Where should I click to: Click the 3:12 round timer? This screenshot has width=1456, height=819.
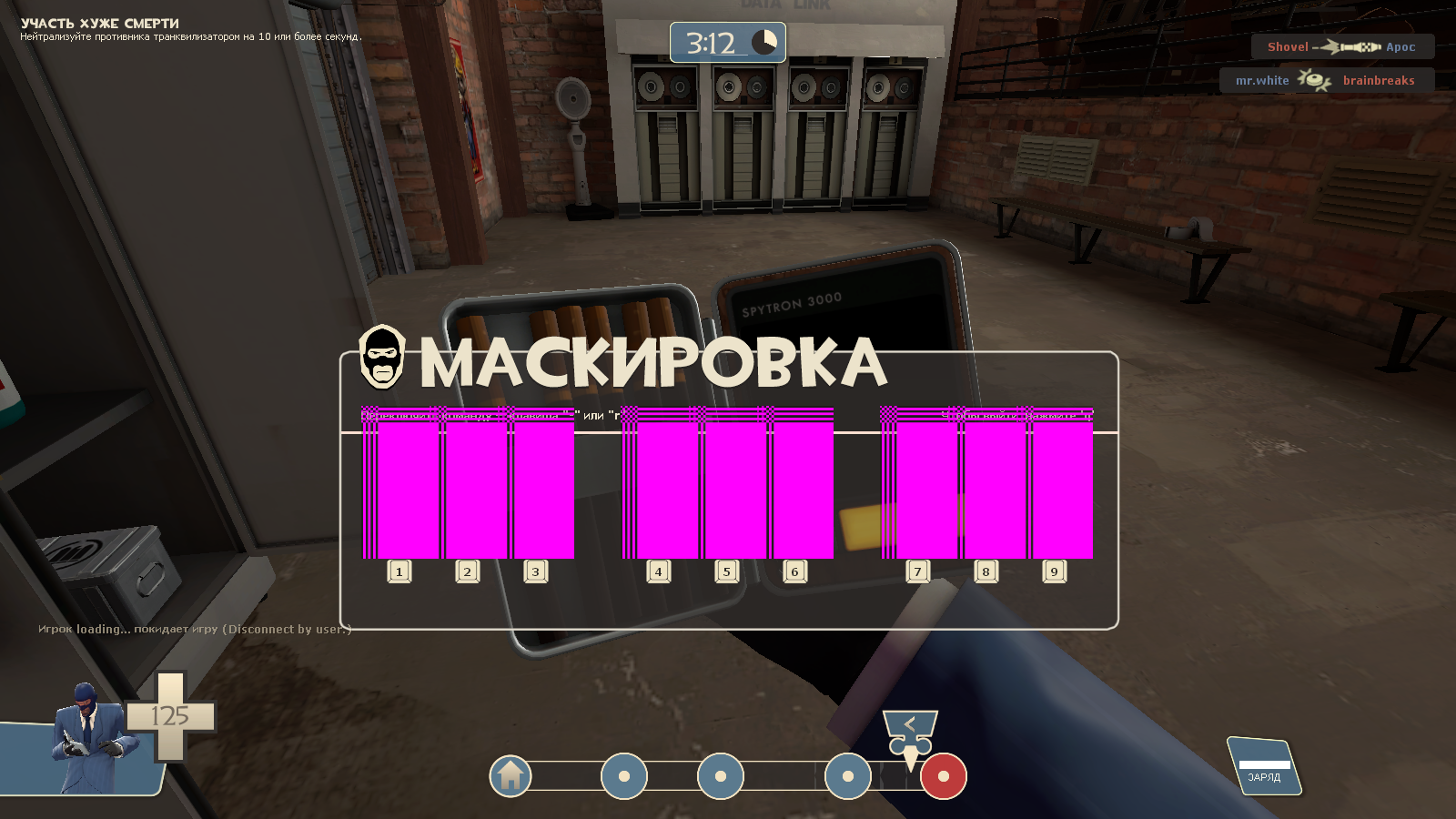click(710, 41)
